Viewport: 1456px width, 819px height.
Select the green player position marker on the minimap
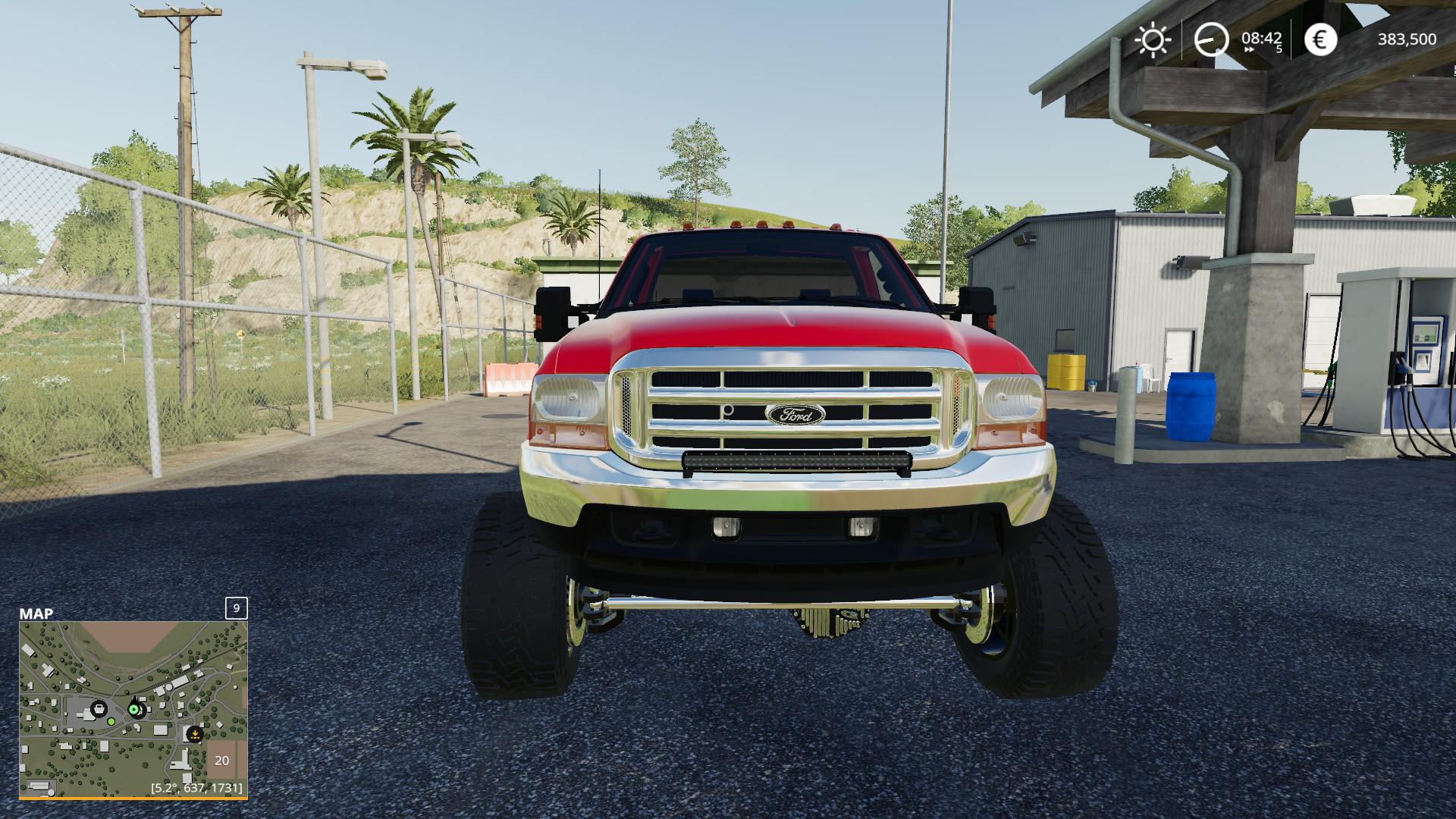click(x=135, y=710)
